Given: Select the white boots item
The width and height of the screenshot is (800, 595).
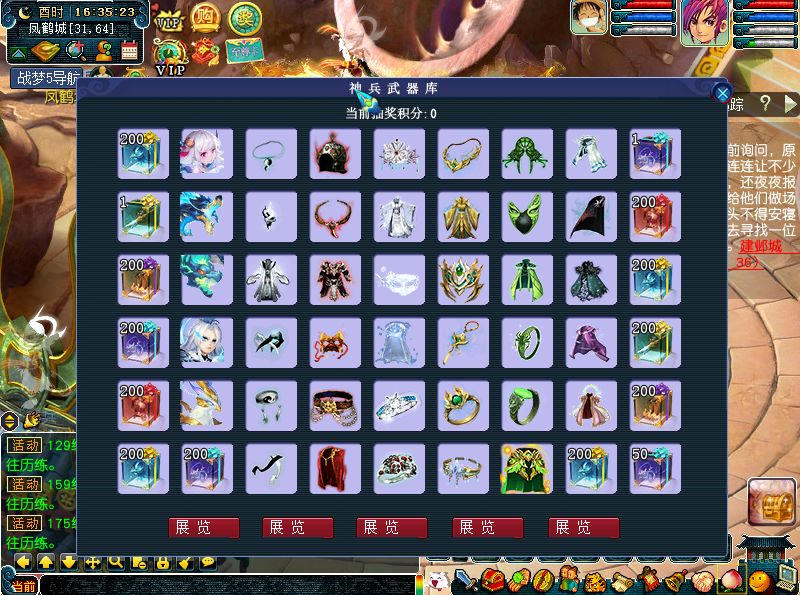Looking at the screenshot, I should (x=591, y=153).
